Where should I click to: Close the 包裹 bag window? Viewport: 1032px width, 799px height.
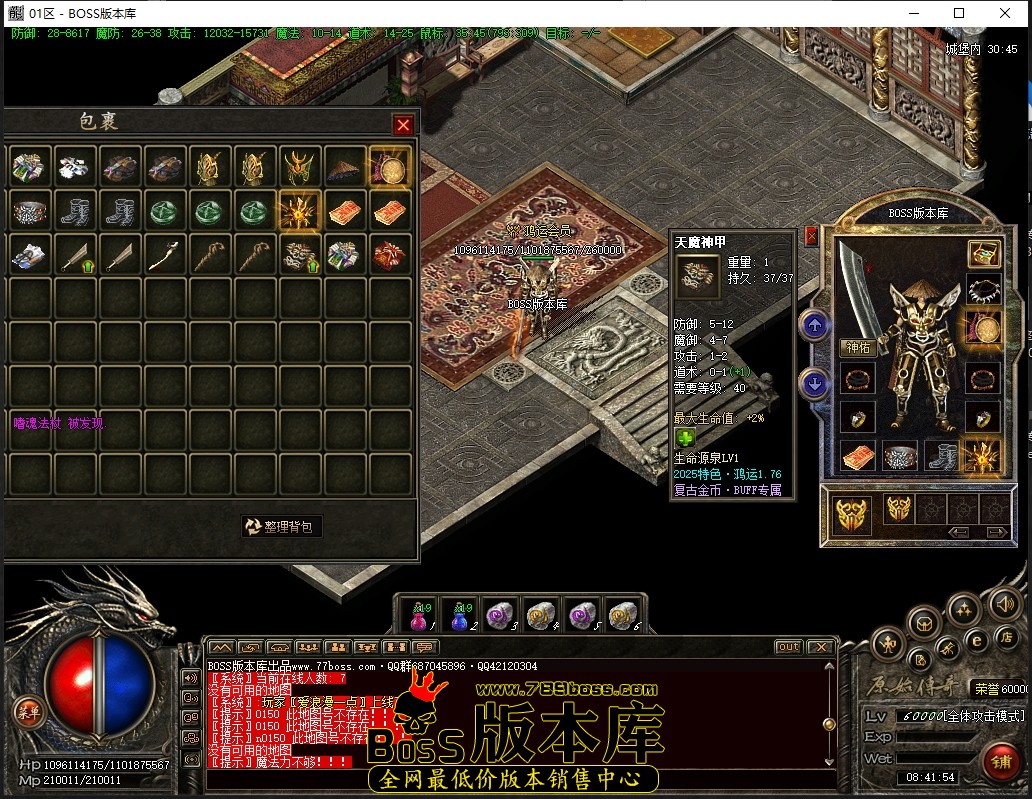pos(403,125)
